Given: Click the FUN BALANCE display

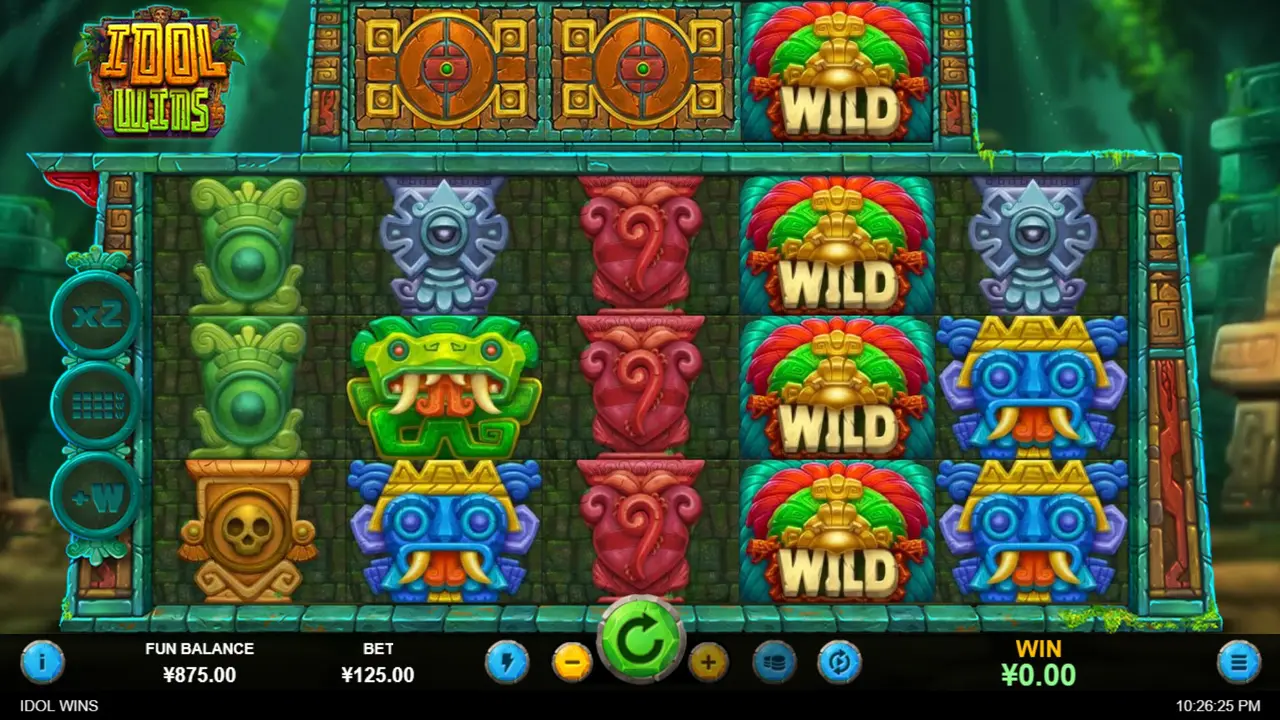Looking at the screenshot, I should tap(200, 661).
